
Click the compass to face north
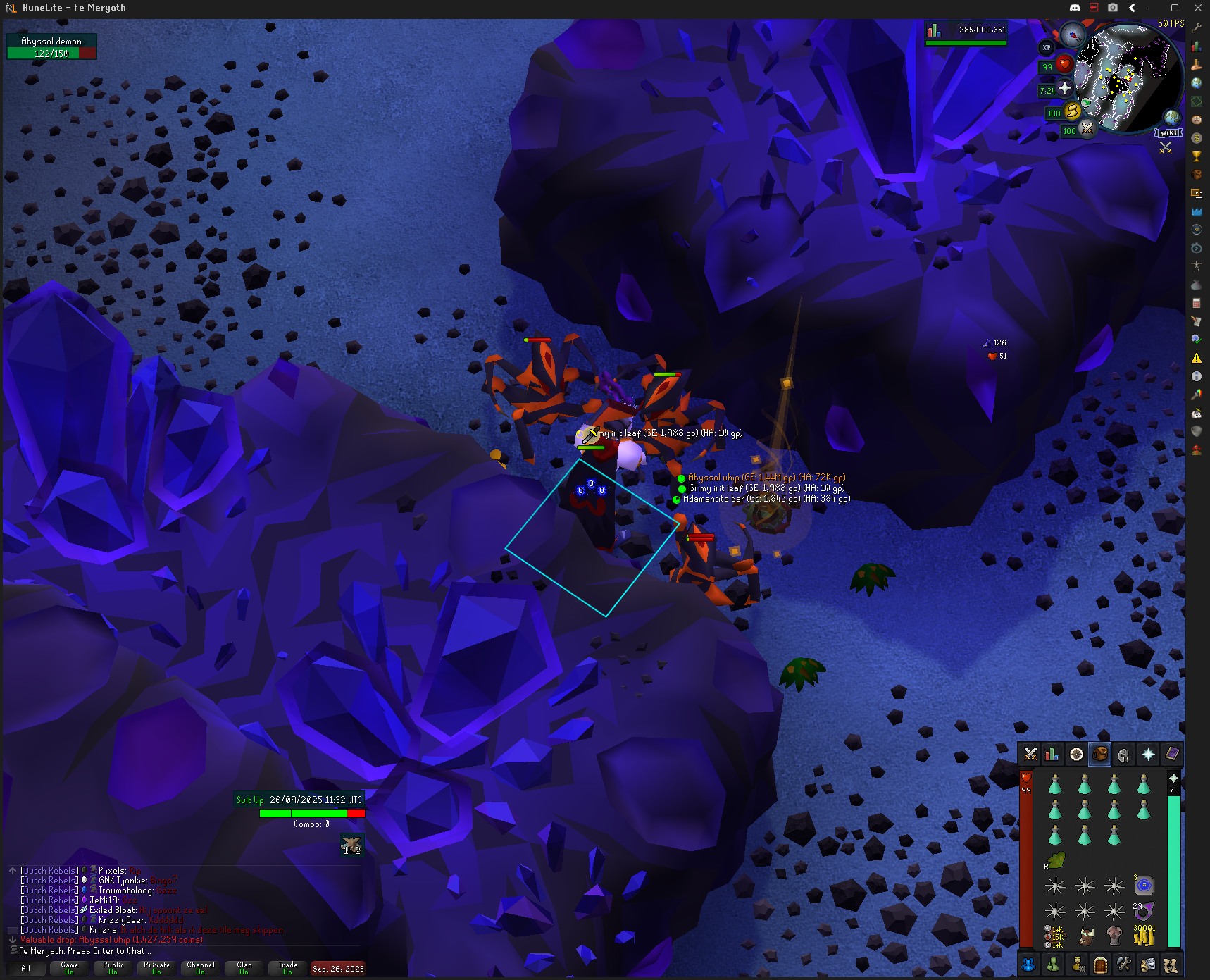1073,34
